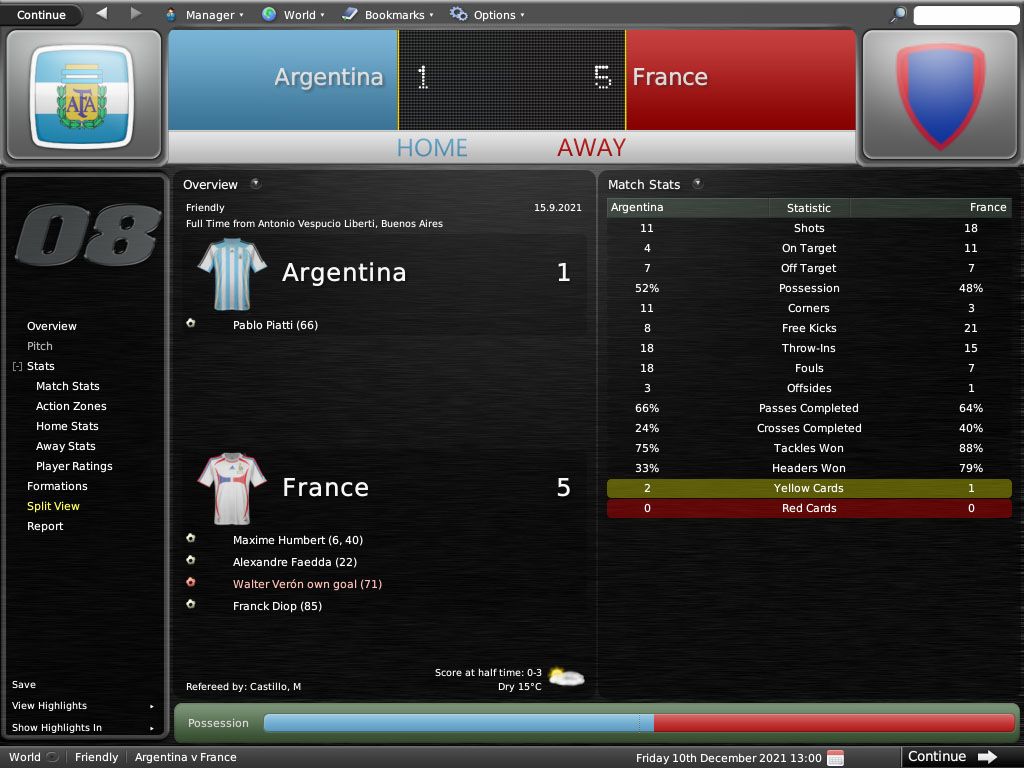The width and height of the screenshot is (1024, 768).
Task: Switch to the AWAY tab
Action: [591, 148]
